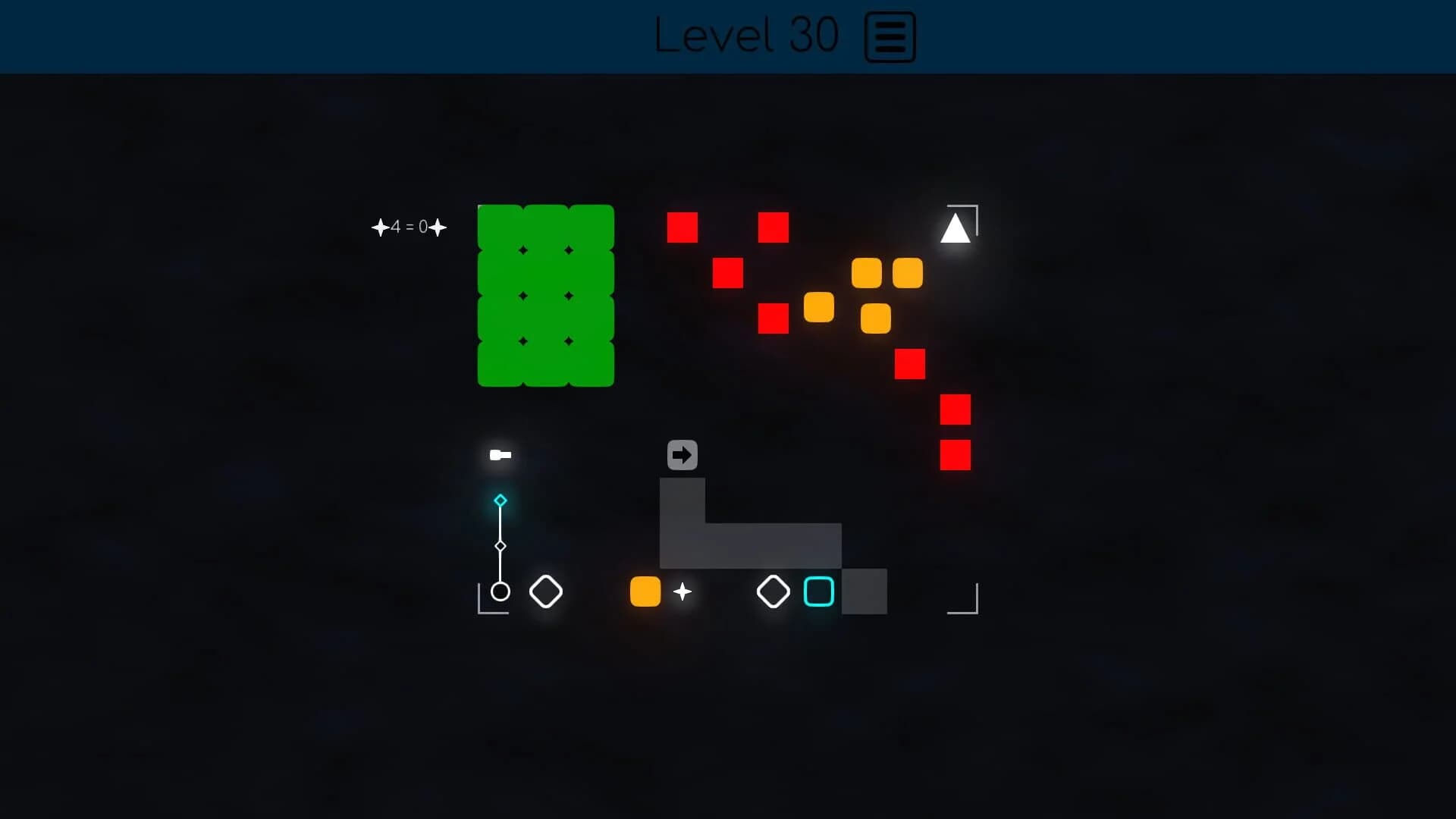Open the hamburger menu next to Level 30
1456x819 pixels.
point(890,36)
